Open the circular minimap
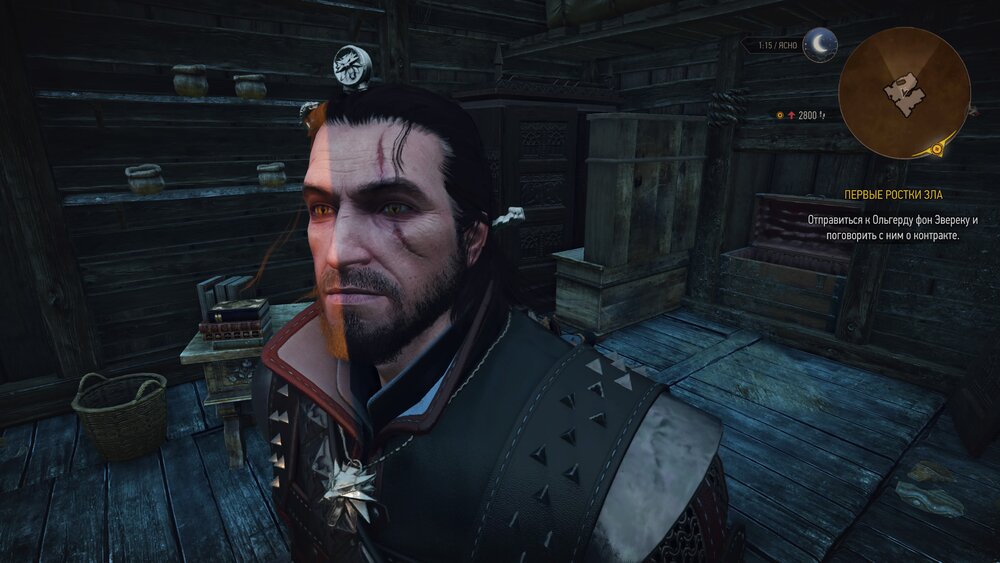1000x563 pixels. coord(904,92)
